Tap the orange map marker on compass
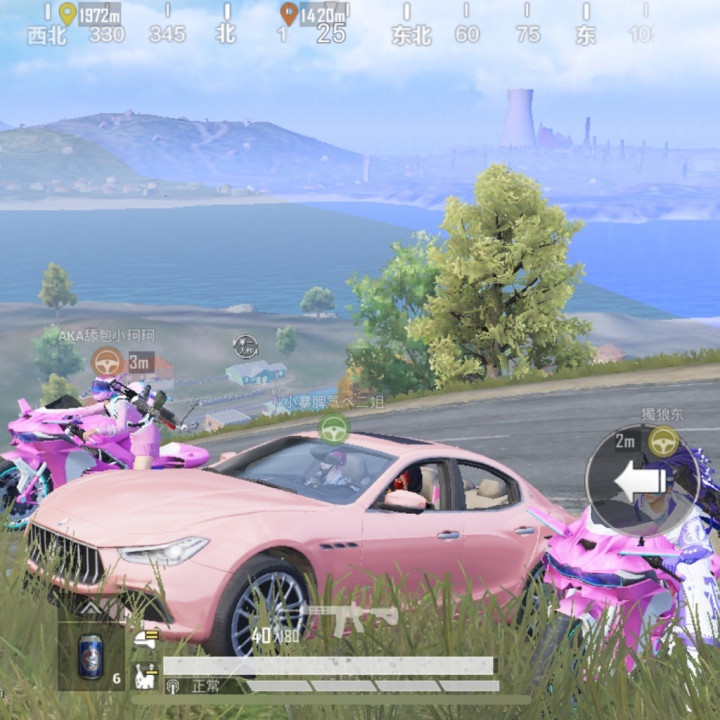The height and width of the screenshot is (720, 720). click(289, 13)
